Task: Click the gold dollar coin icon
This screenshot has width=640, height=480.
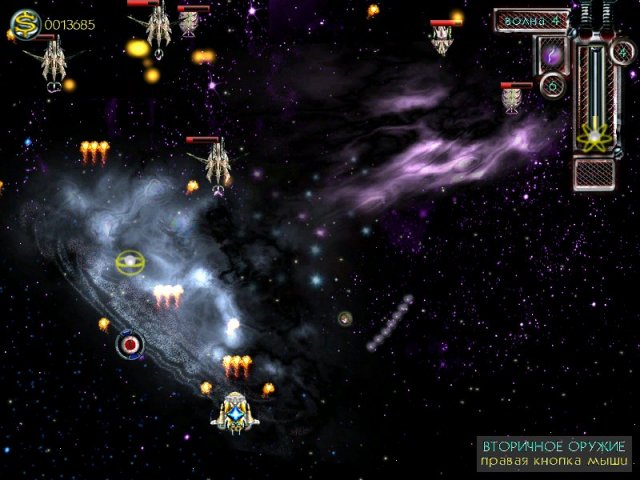Action: [25, 24]
